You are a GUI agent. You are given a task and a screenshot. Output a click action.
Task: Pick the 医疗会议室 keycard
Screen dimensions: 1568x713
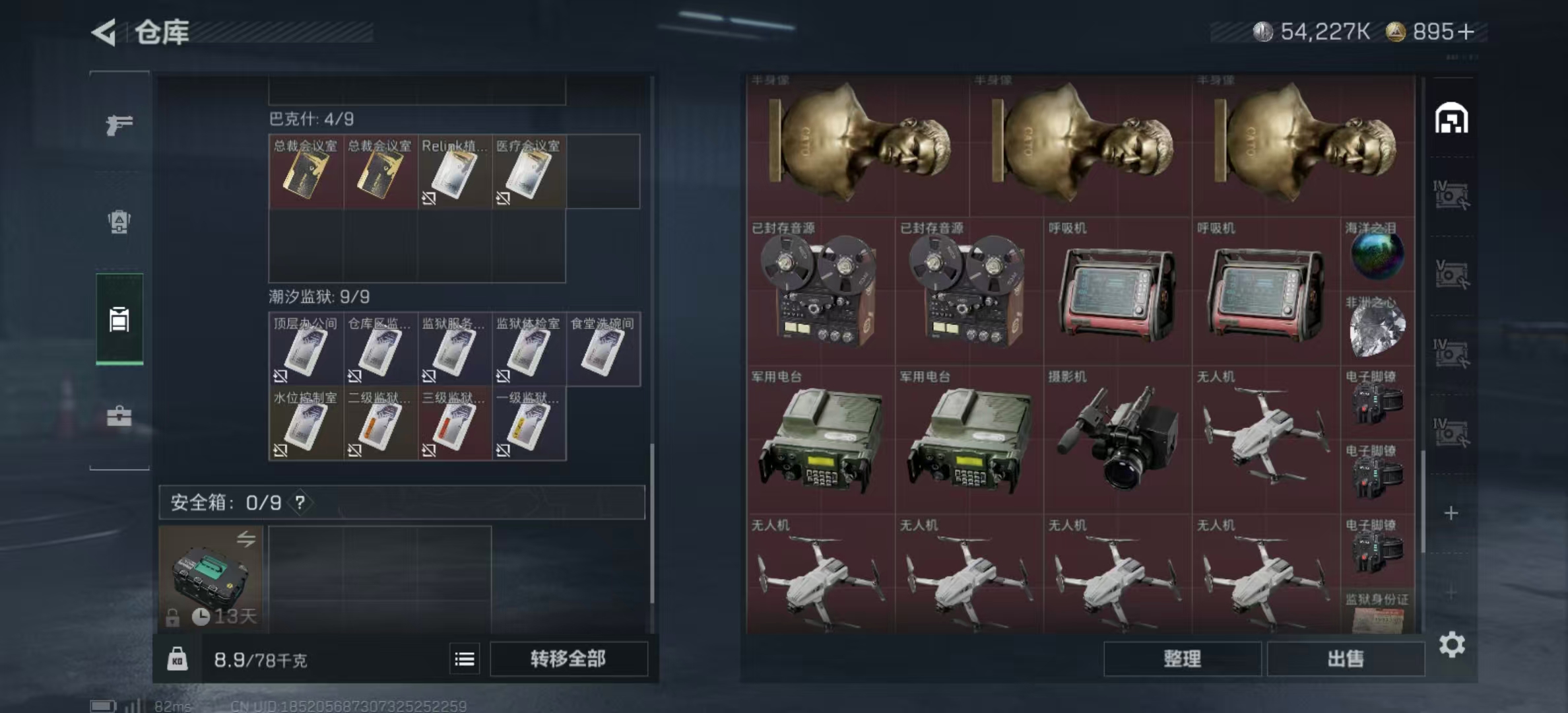point(528,173)
